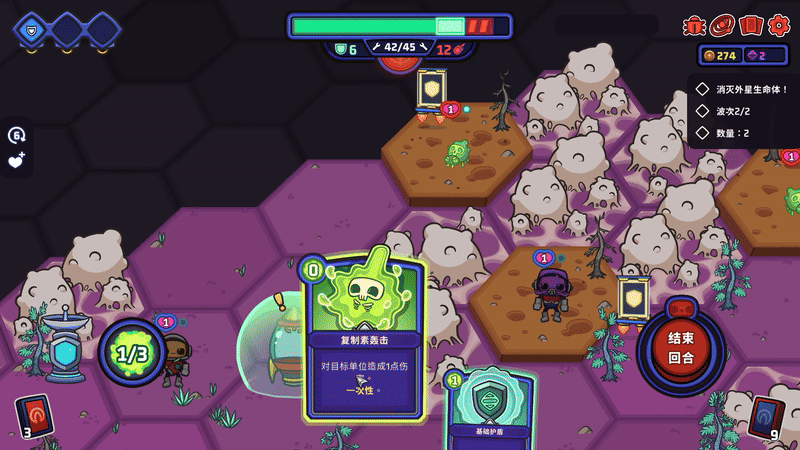Open the red planet map icon
The height and width of the screenshot is (450, 800).
coord(722,25)
